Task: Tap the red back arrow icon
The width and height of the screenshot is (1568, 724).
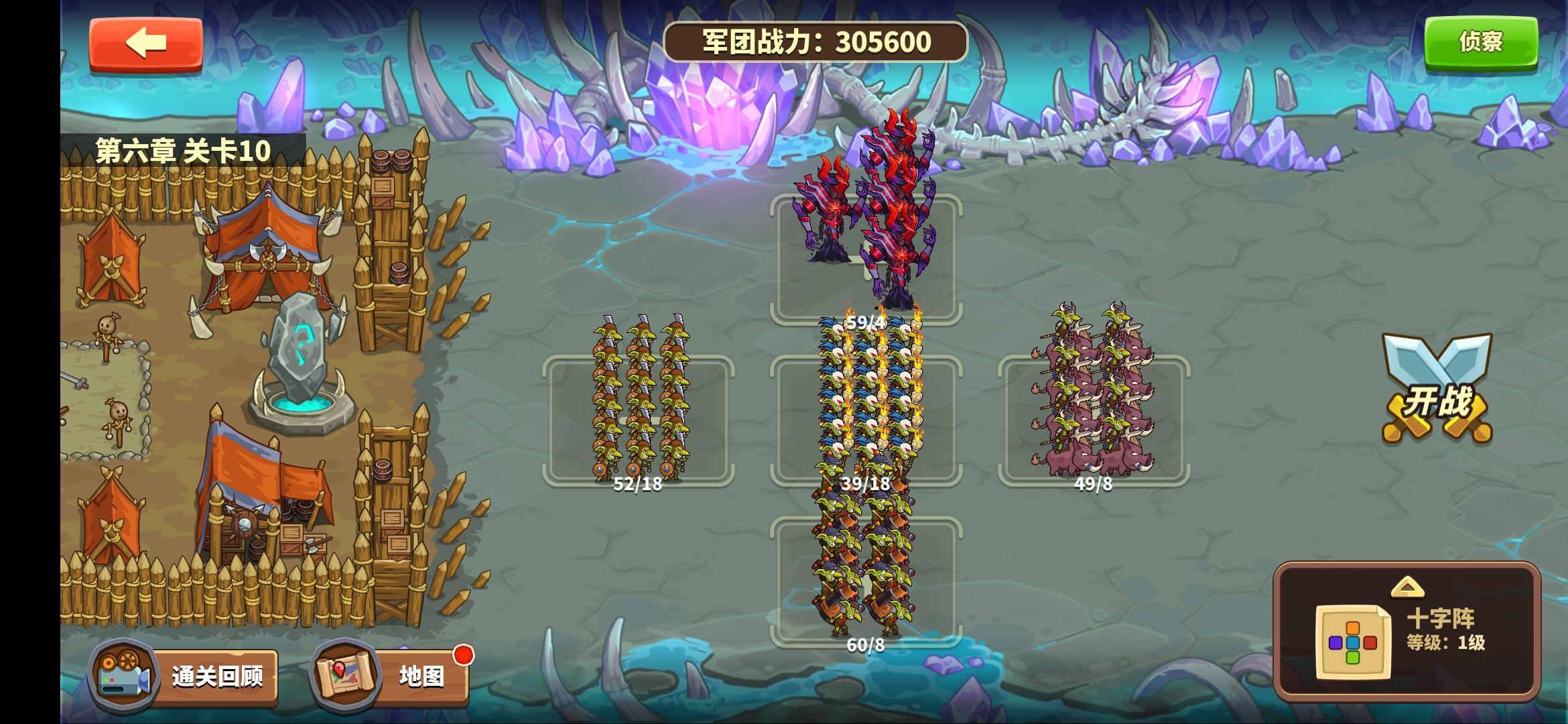Action: [146, 43]
